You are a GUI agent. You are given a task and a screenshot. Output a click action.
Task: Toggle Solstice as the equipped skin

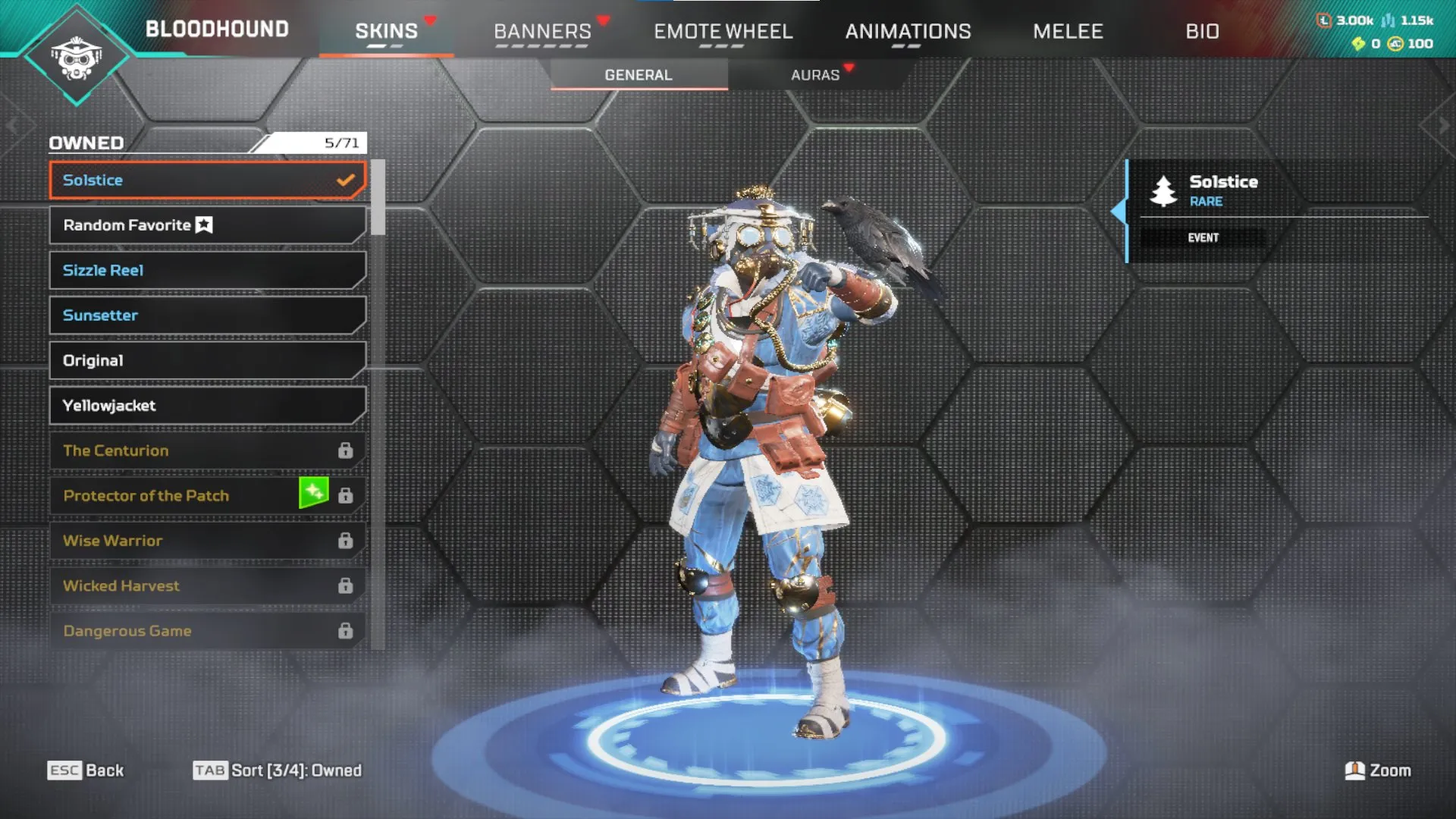pyautogui.click(x=206, y=180)
